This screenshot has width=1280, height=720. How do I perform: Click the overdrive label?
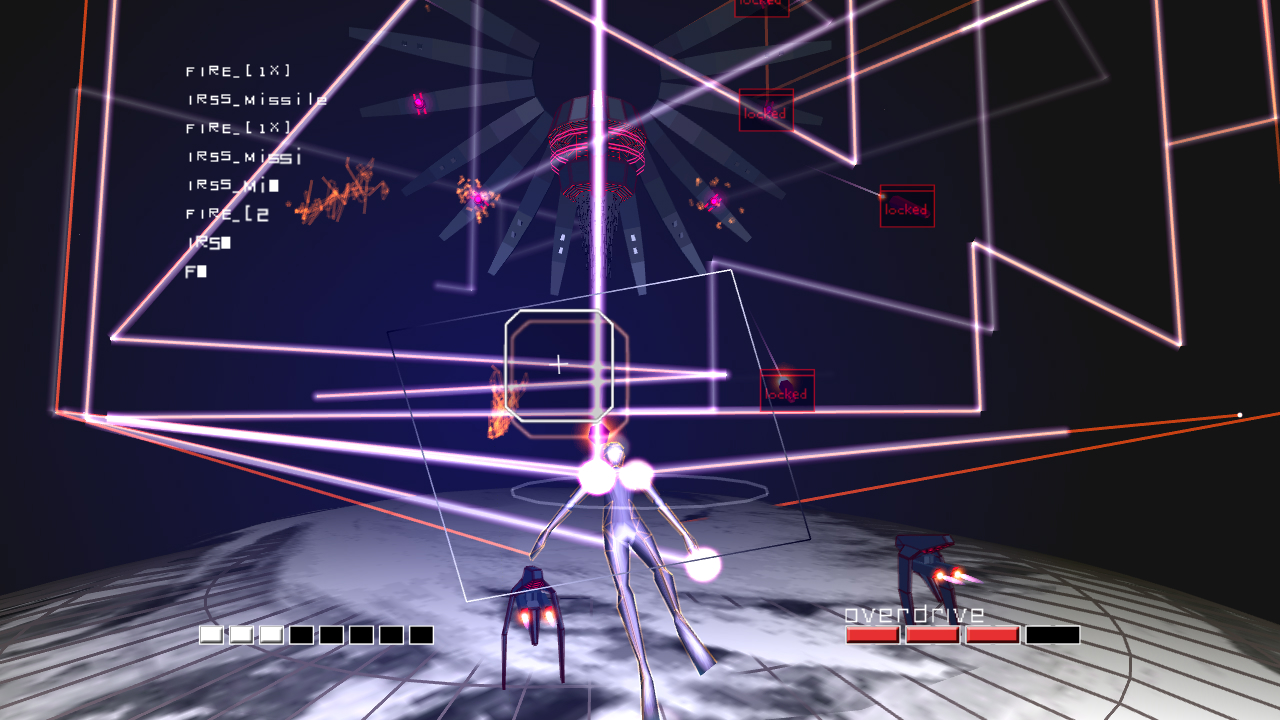click(x=913, y=613)
